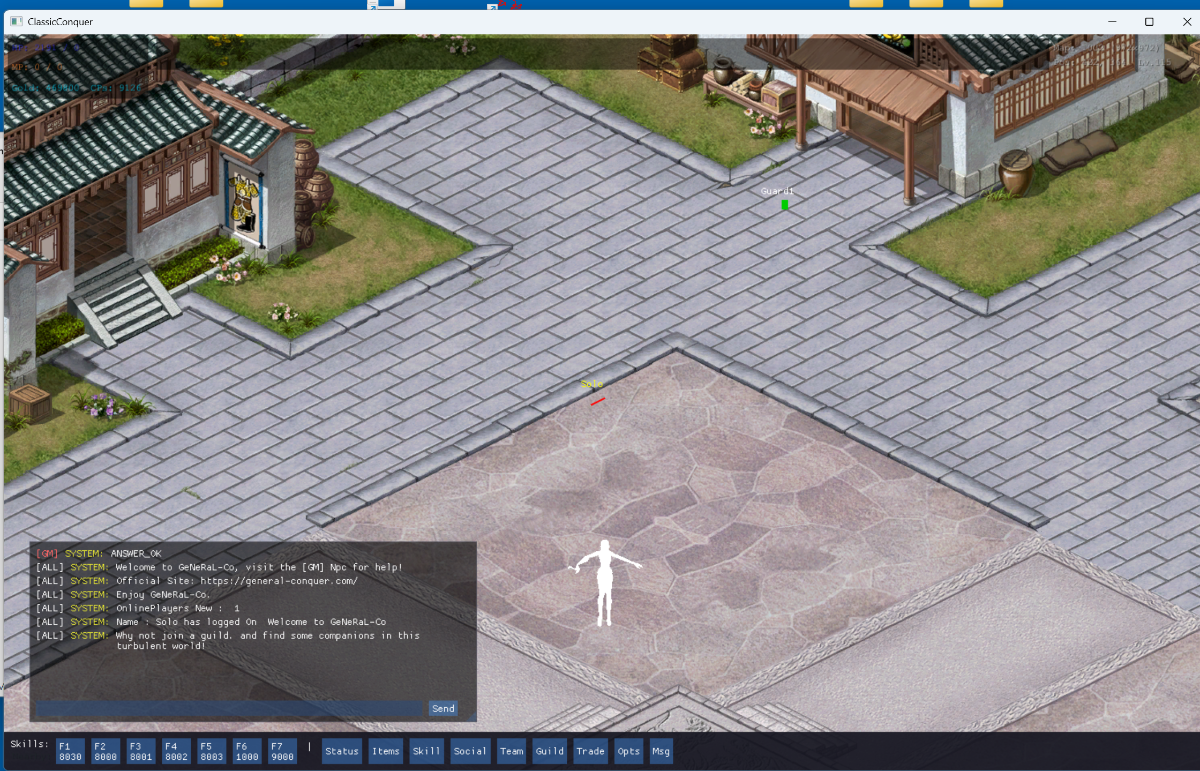
Task: Open the Guild window
Action: point(549,751)
